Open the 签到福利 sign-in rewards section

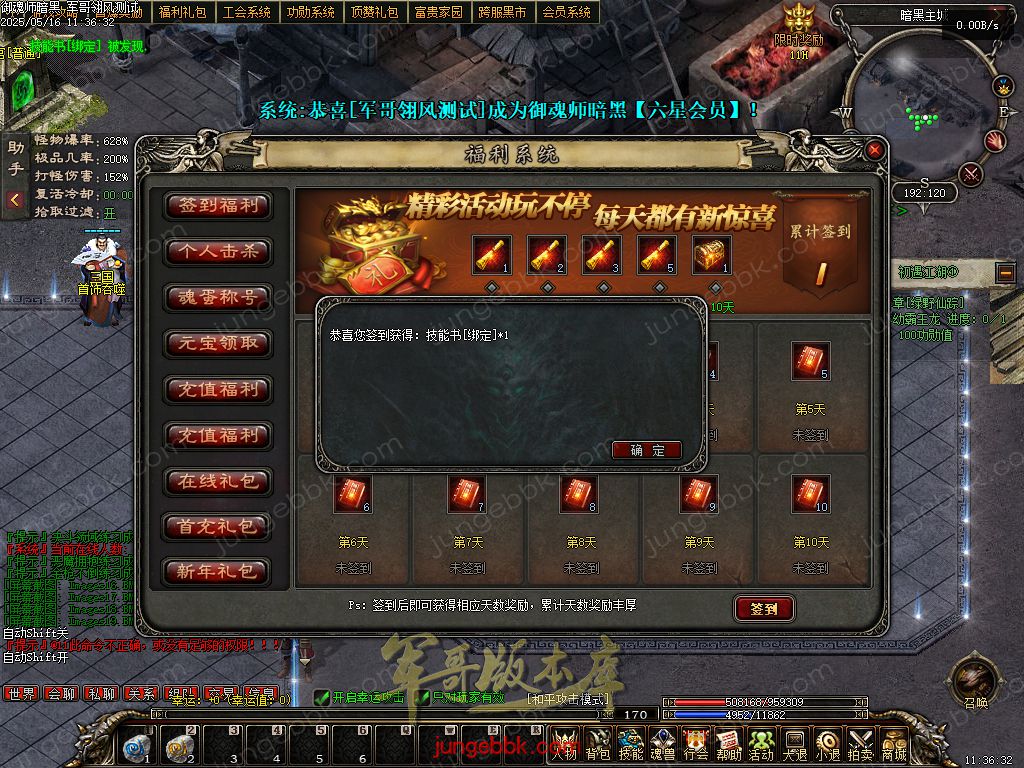[218, 206]
